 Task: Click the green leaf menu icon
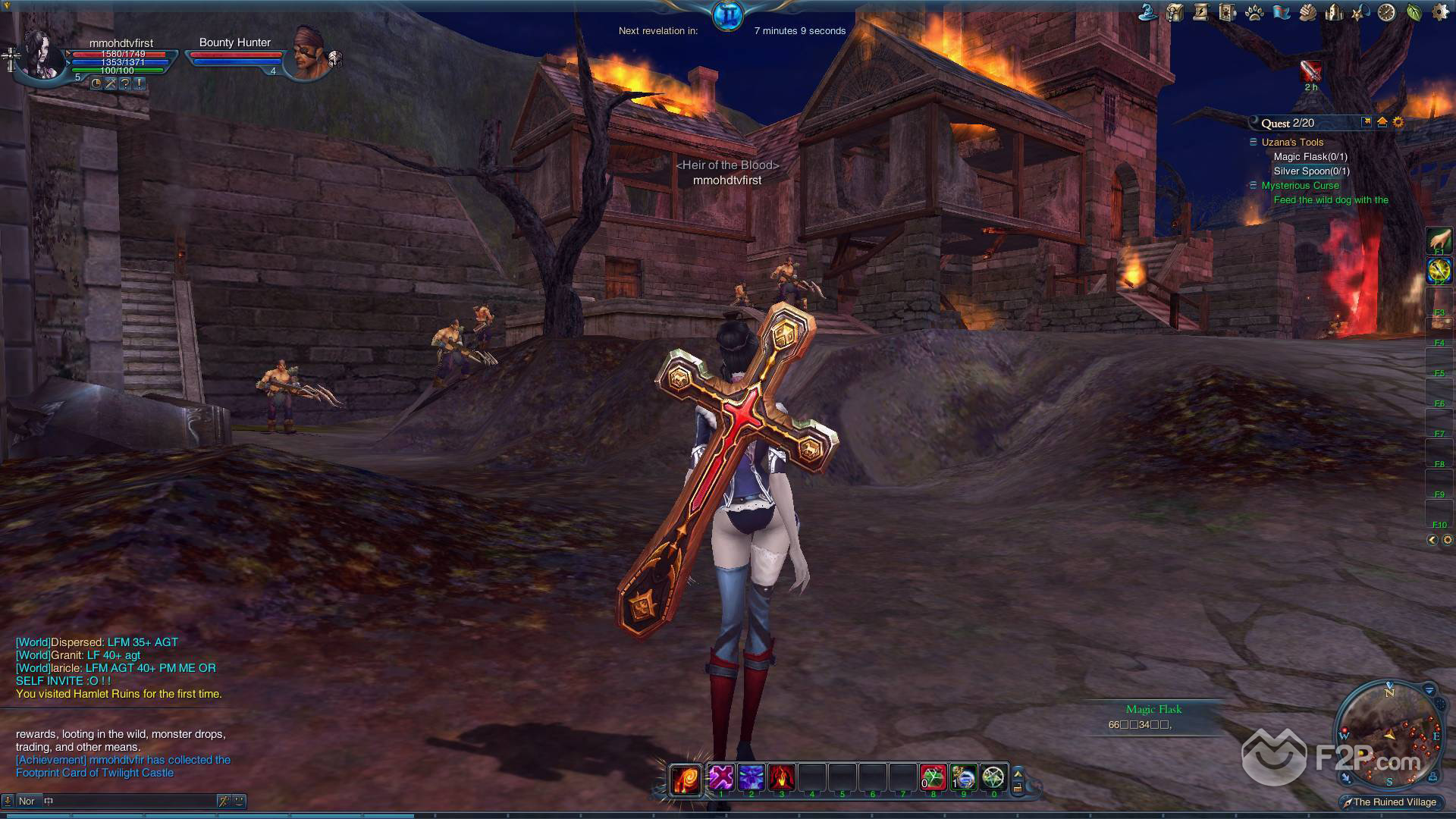(1414, 12)
